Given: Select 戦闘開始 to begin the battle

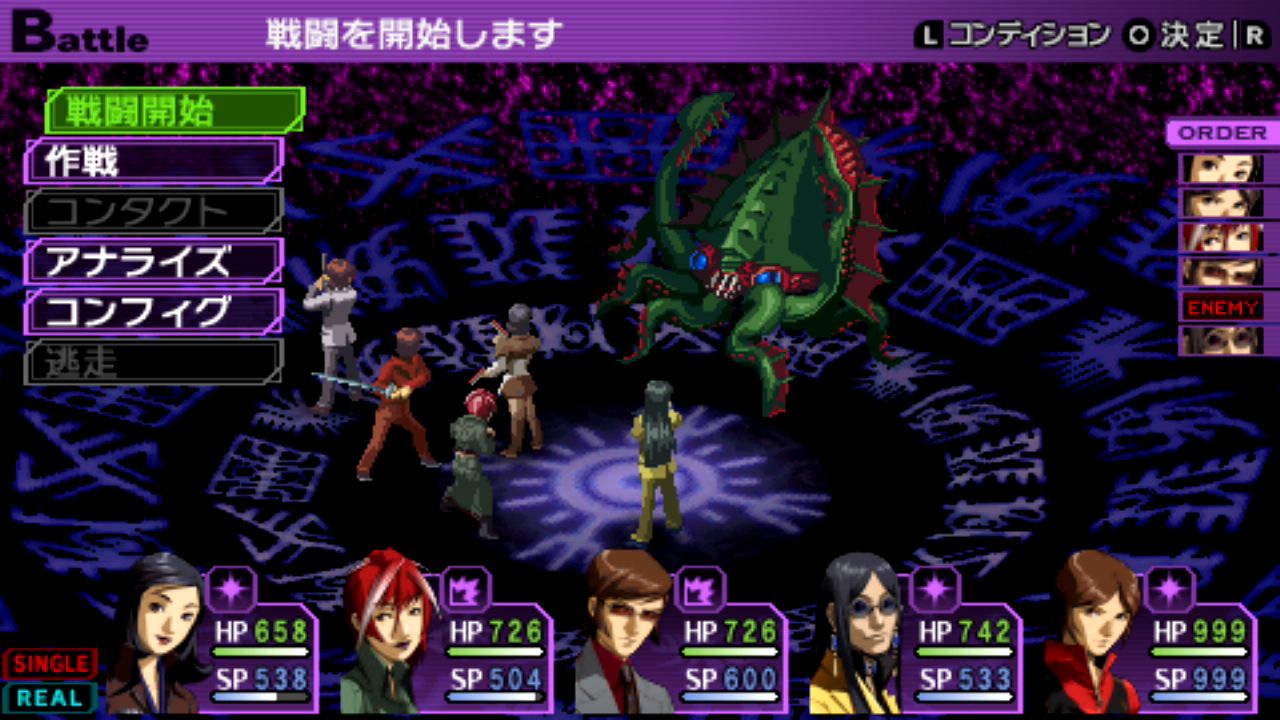Looking at the screenshot, I should 174,111.
